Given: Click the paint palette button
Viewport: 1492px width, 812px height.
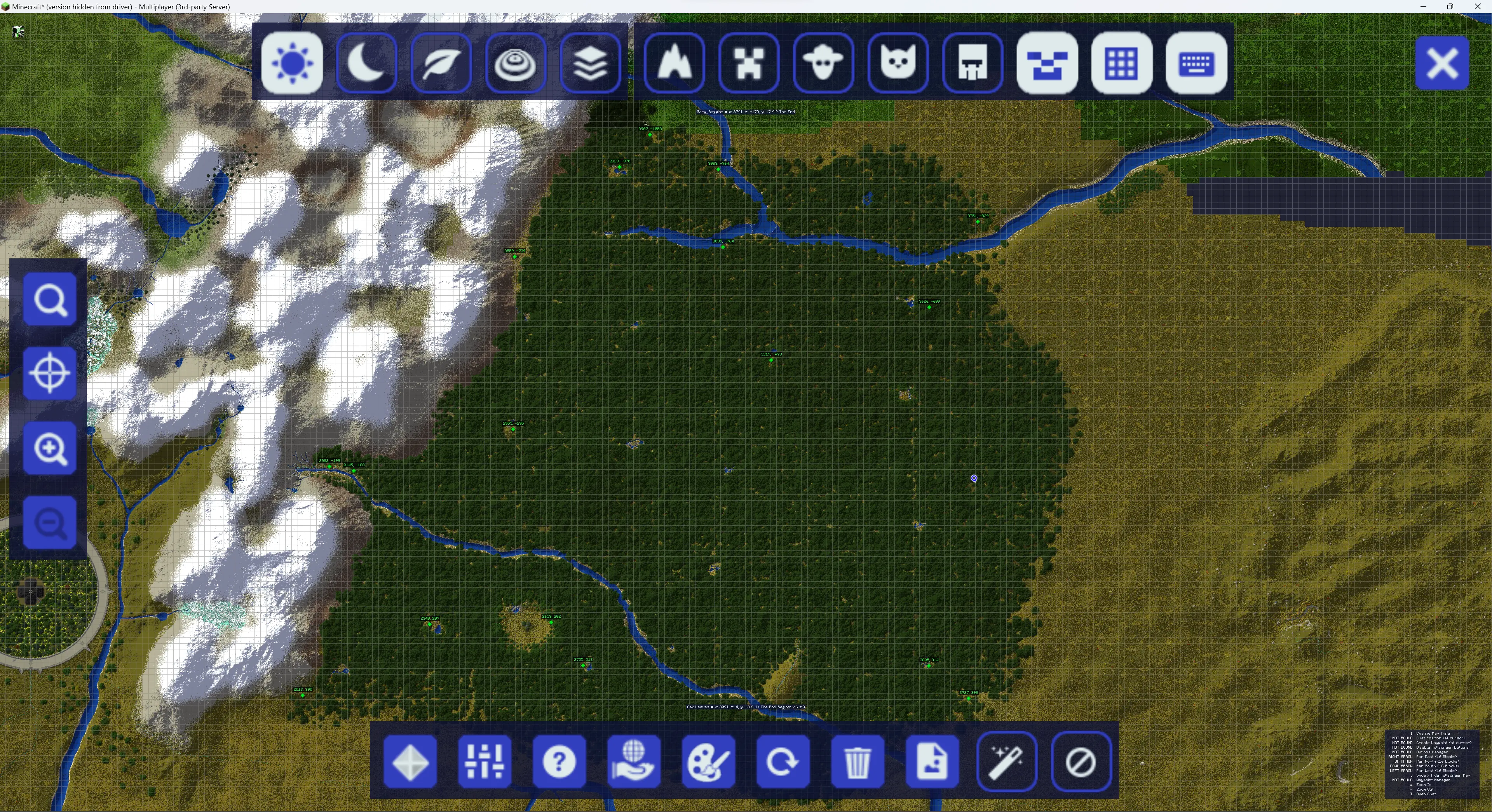Looking at the screenshot, I should pos(708,761).
